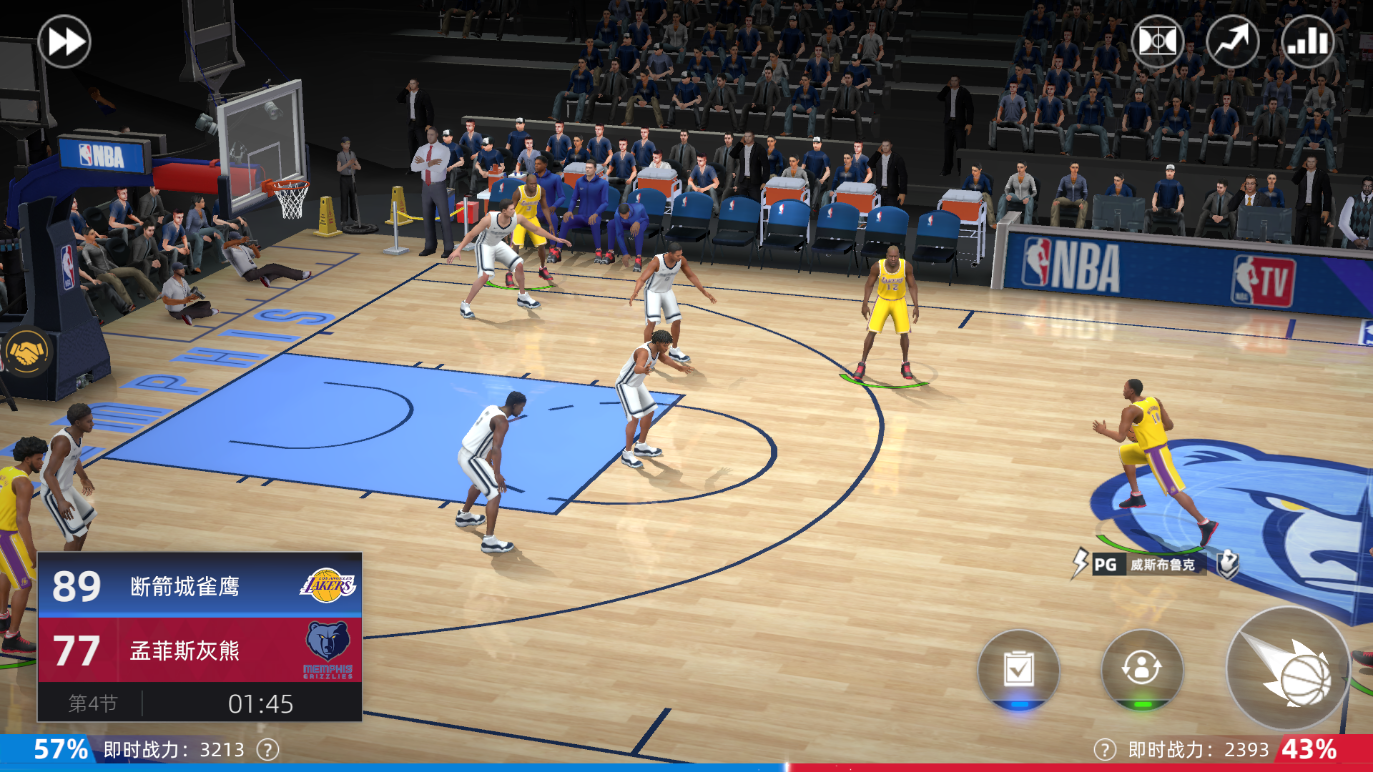Screen dimensions: 1373x772
Task: Trigger the flaming basketball skill button
Action: click(x=1289, y=668)
